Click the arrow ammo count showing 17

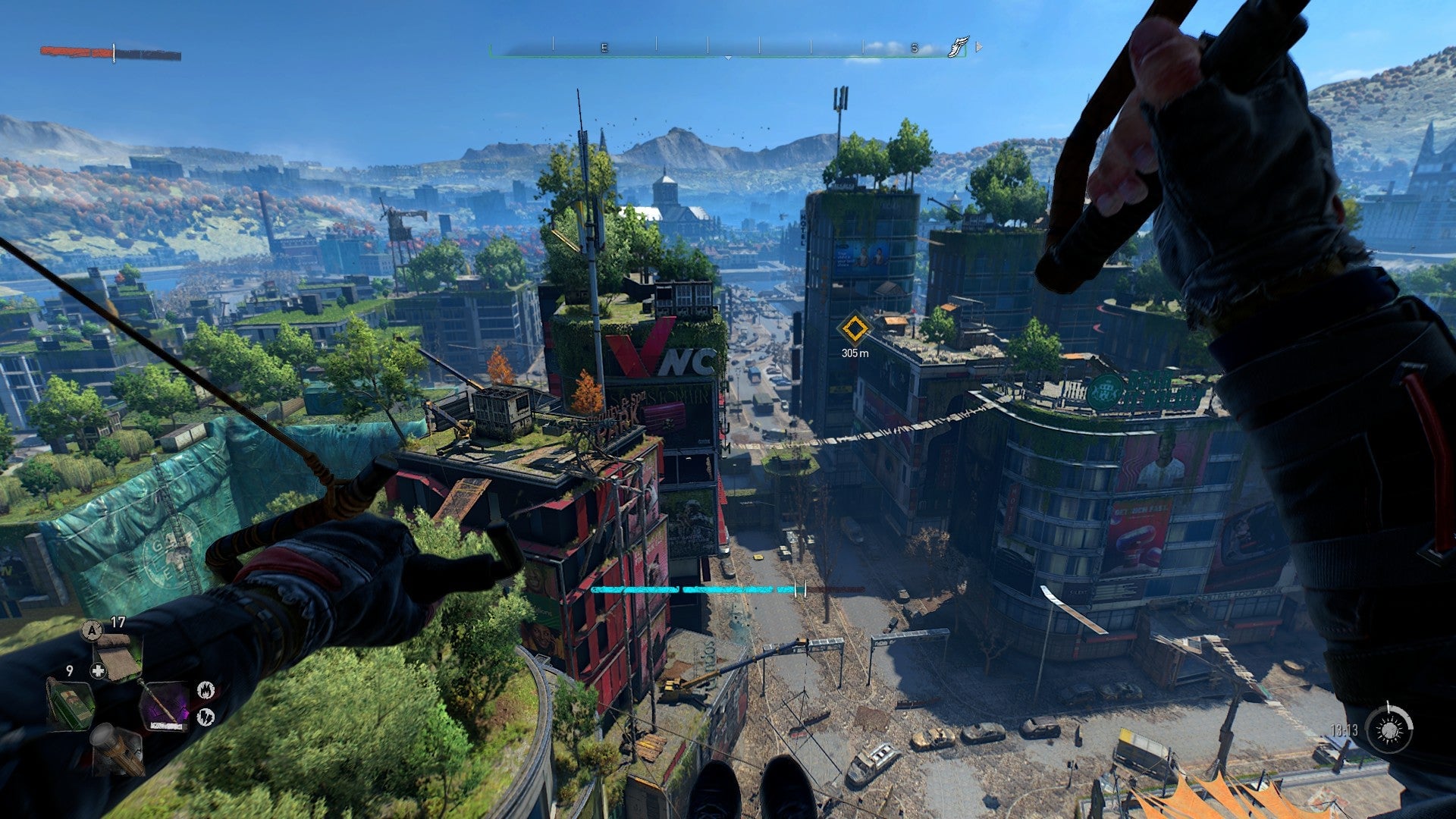pyautogui.click(x=118, y=620)
